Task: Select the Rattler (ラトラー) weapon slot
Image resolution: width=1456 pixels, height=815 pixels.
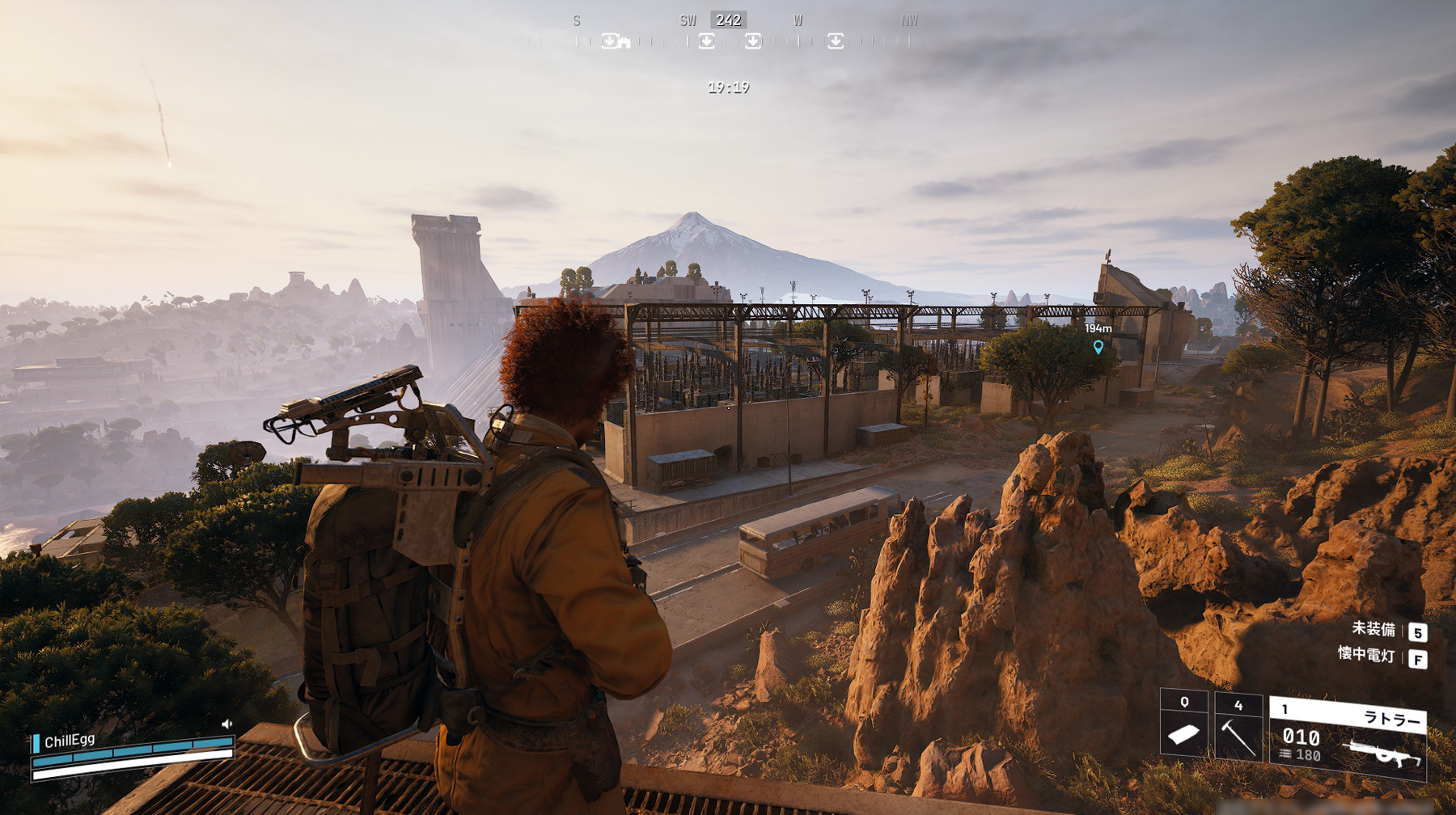Action: point(1348,737)
